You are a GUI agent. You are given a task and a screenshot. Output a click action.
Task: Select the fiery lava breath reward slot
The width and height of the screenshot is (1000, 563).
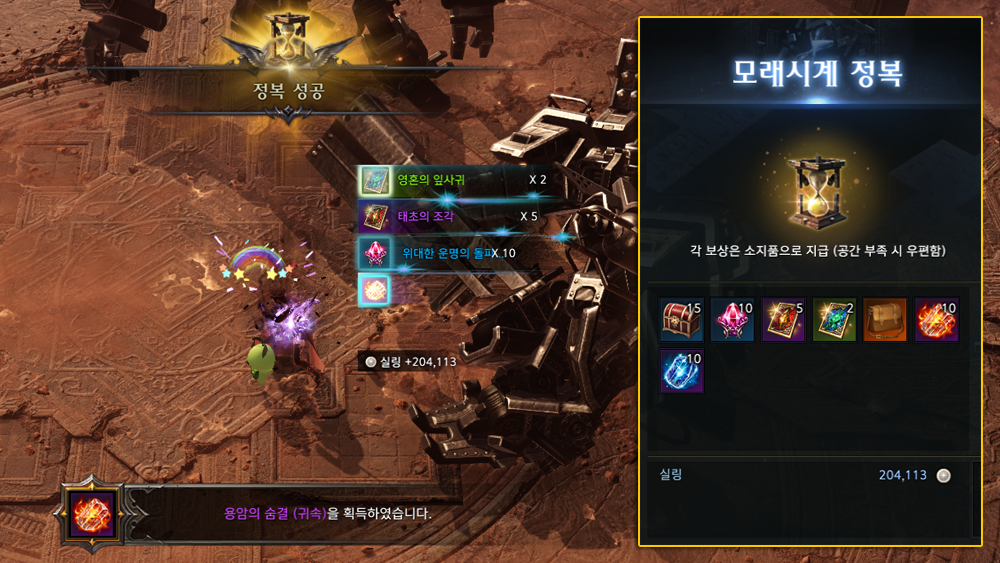click(937, 320)
